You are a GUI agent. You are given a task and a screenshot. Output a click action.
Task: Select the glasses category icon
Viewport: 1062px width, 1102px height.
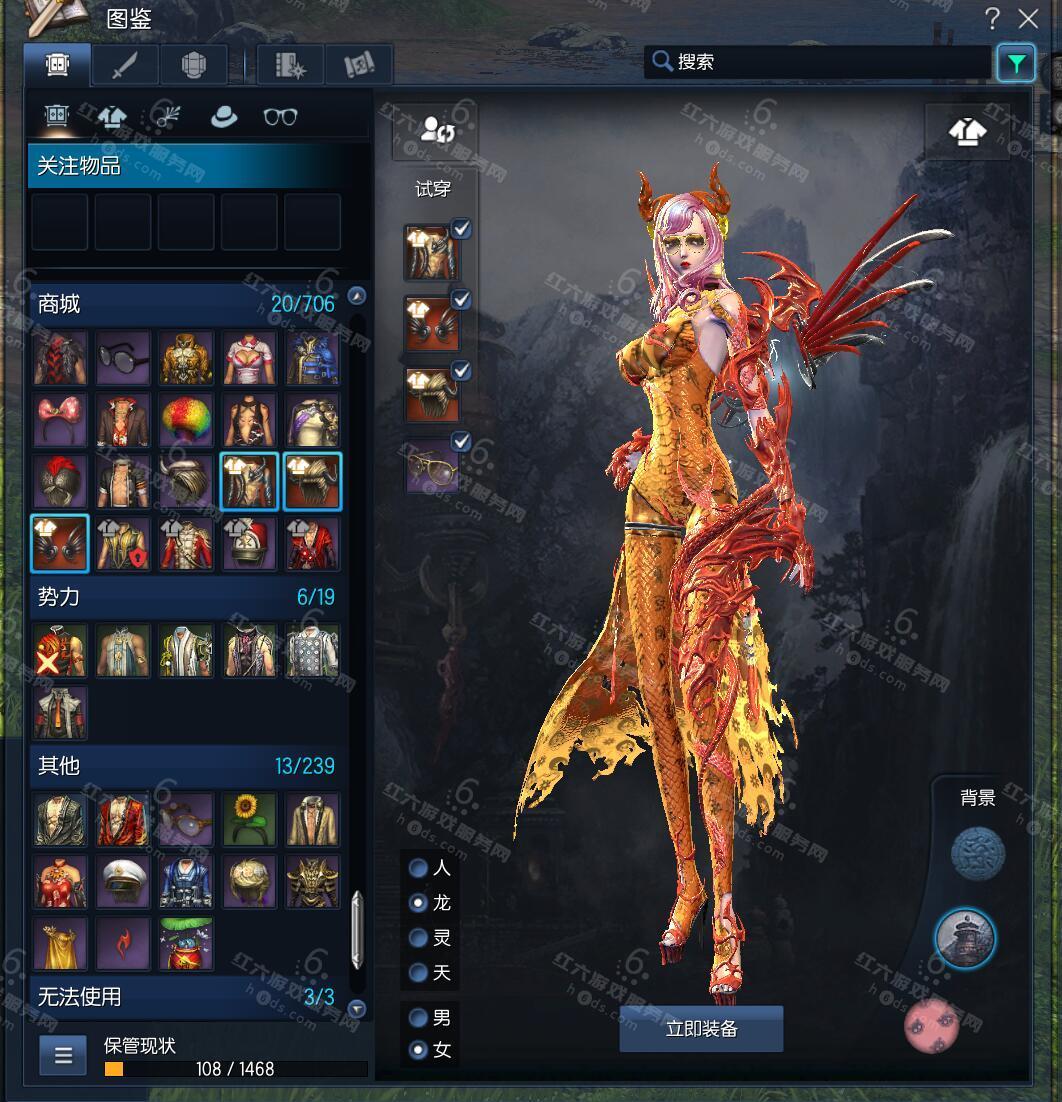(x=280, y=117)
